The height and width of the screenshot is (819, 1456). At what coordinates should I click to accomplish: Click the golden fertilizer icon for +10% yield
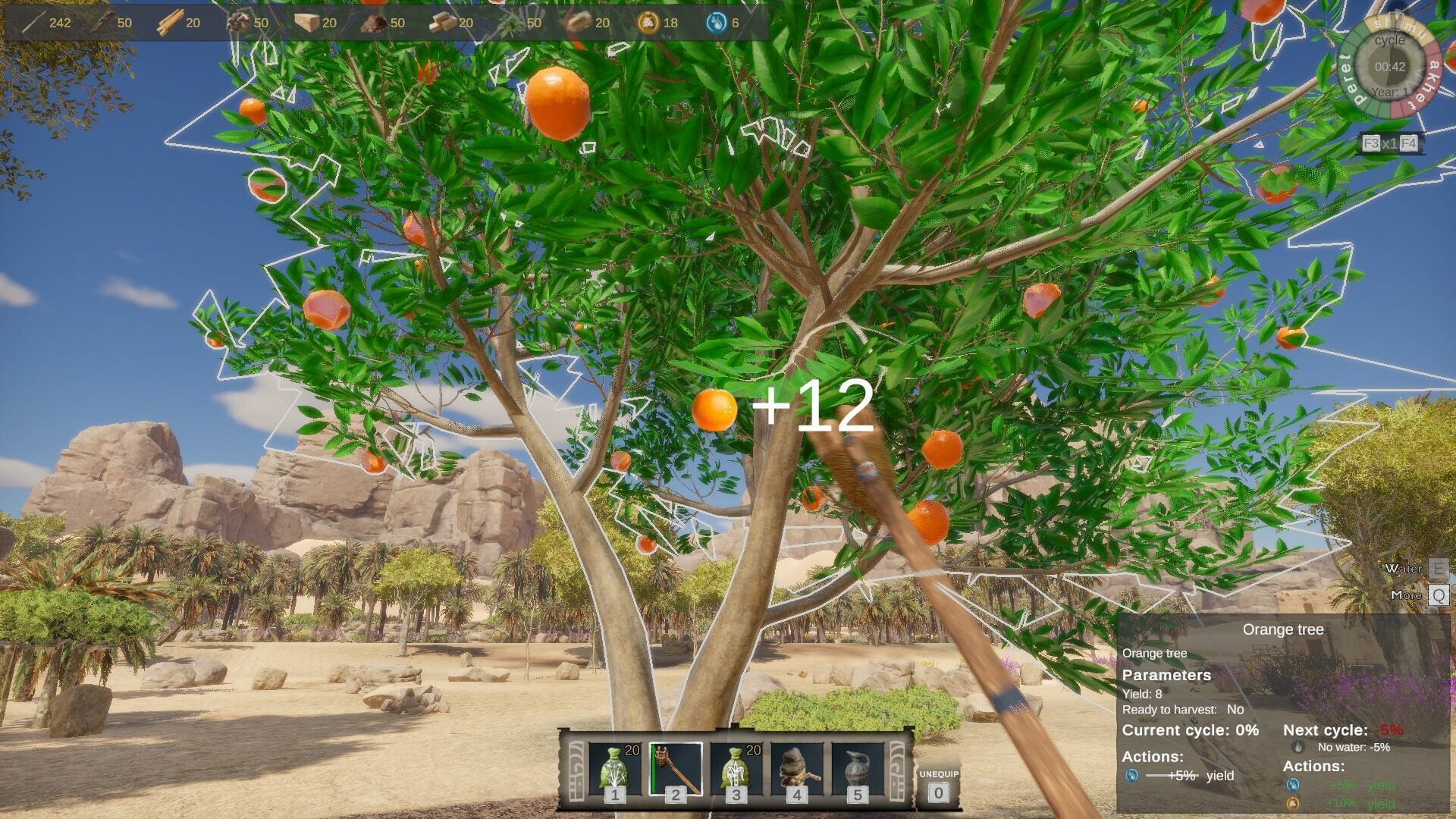[x=1293, y=804]
